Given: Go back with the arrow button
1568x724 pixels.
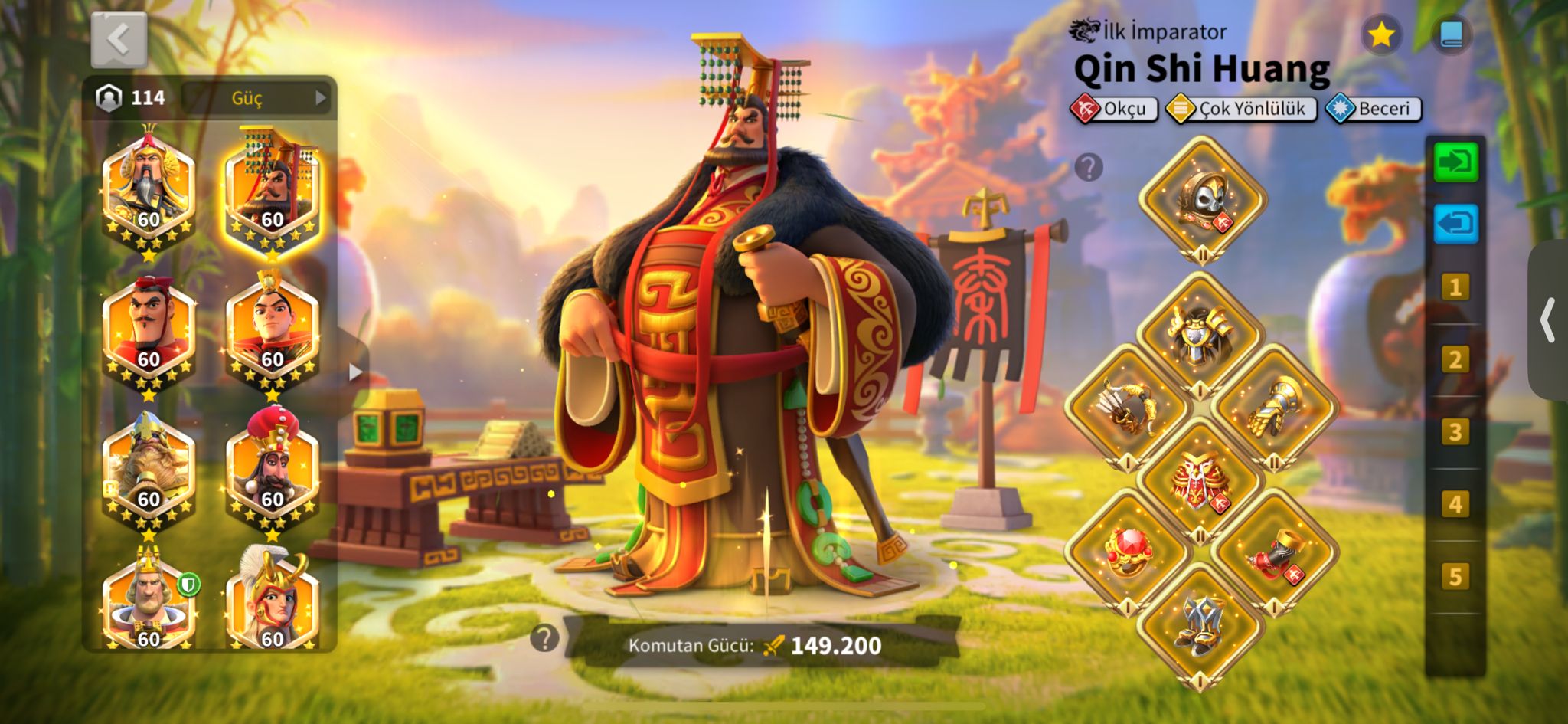Looking at the screenshot, I should 119,40.
